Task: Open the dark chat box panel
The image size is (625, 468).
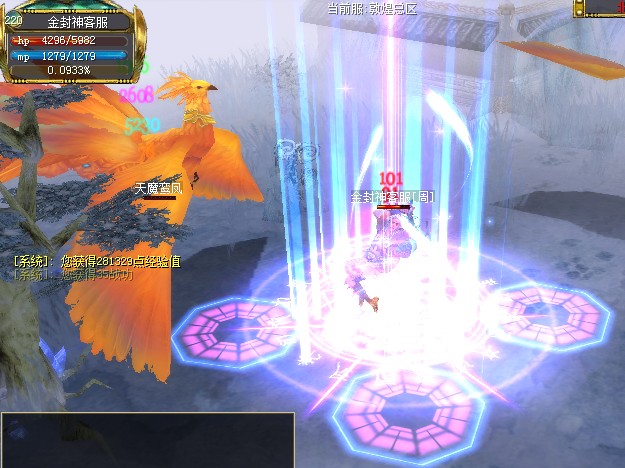Action: click(147, 439)
